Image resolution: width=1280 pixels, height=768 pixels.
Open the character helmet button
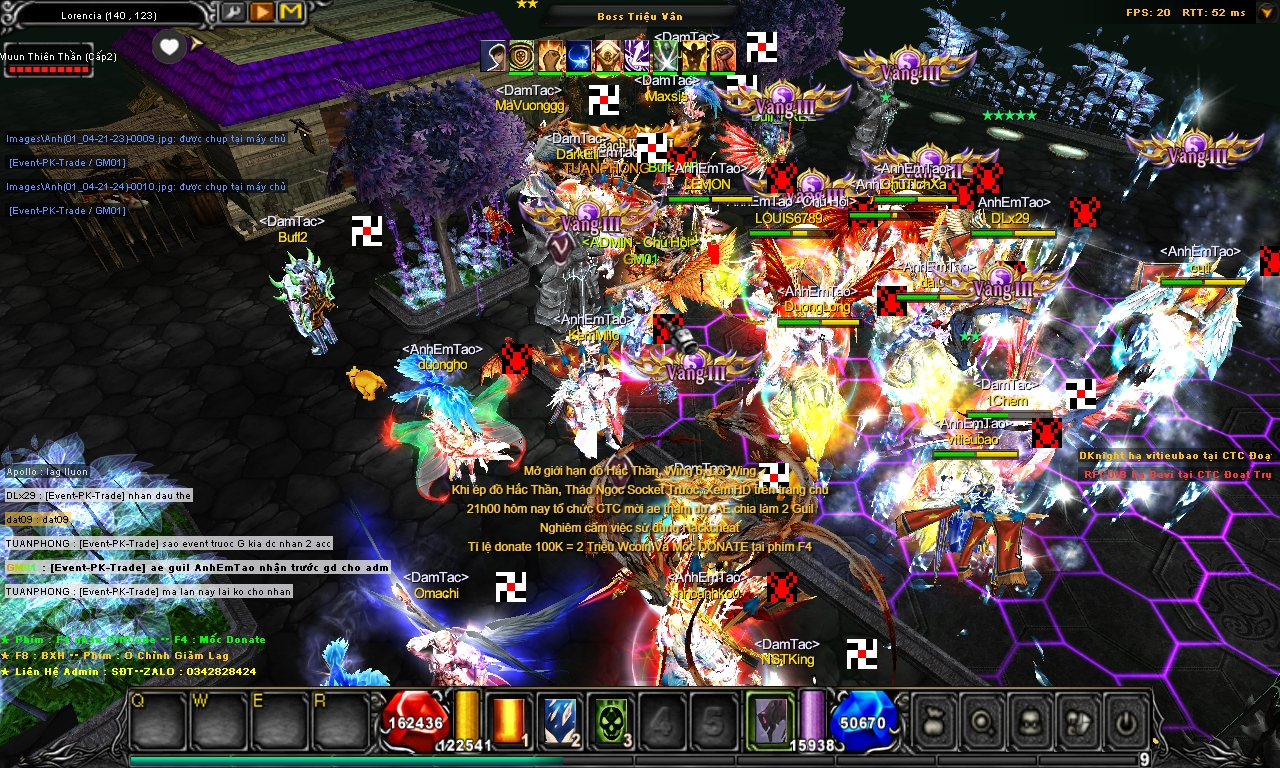click(1032, 719)
